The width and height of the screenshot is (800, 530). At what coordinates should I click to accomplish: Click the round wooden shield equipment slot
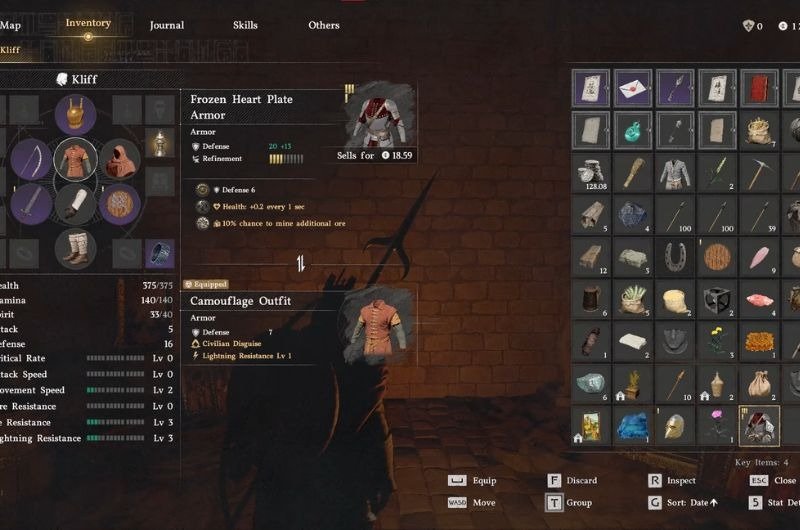pos(120,204)
